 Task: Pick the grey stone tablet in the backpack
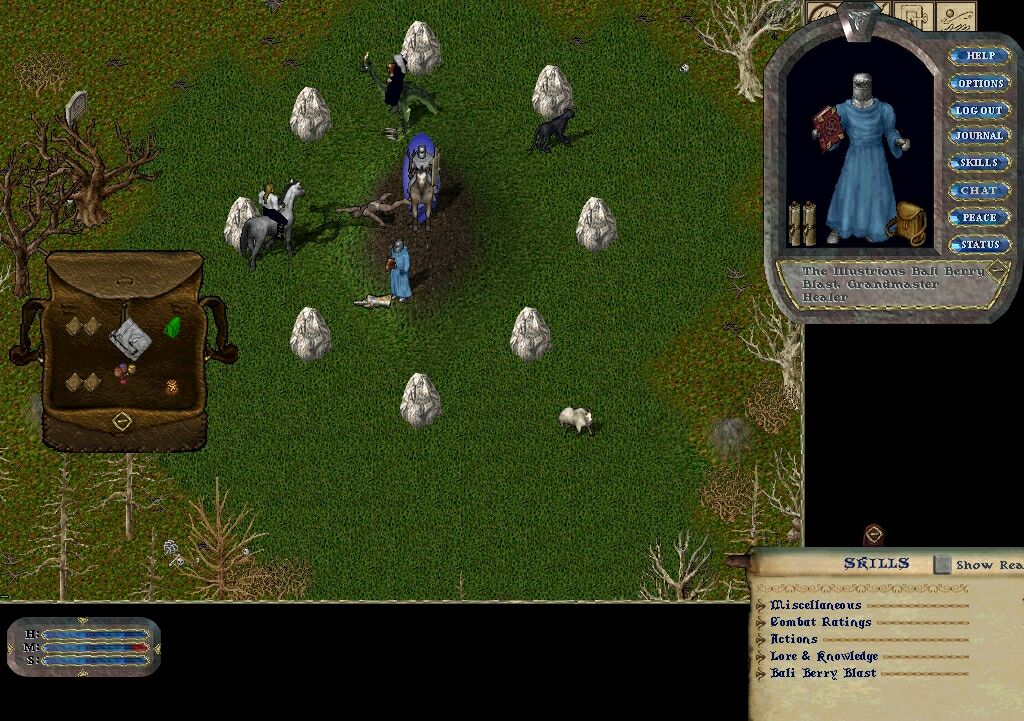click(x=130, y=339)
